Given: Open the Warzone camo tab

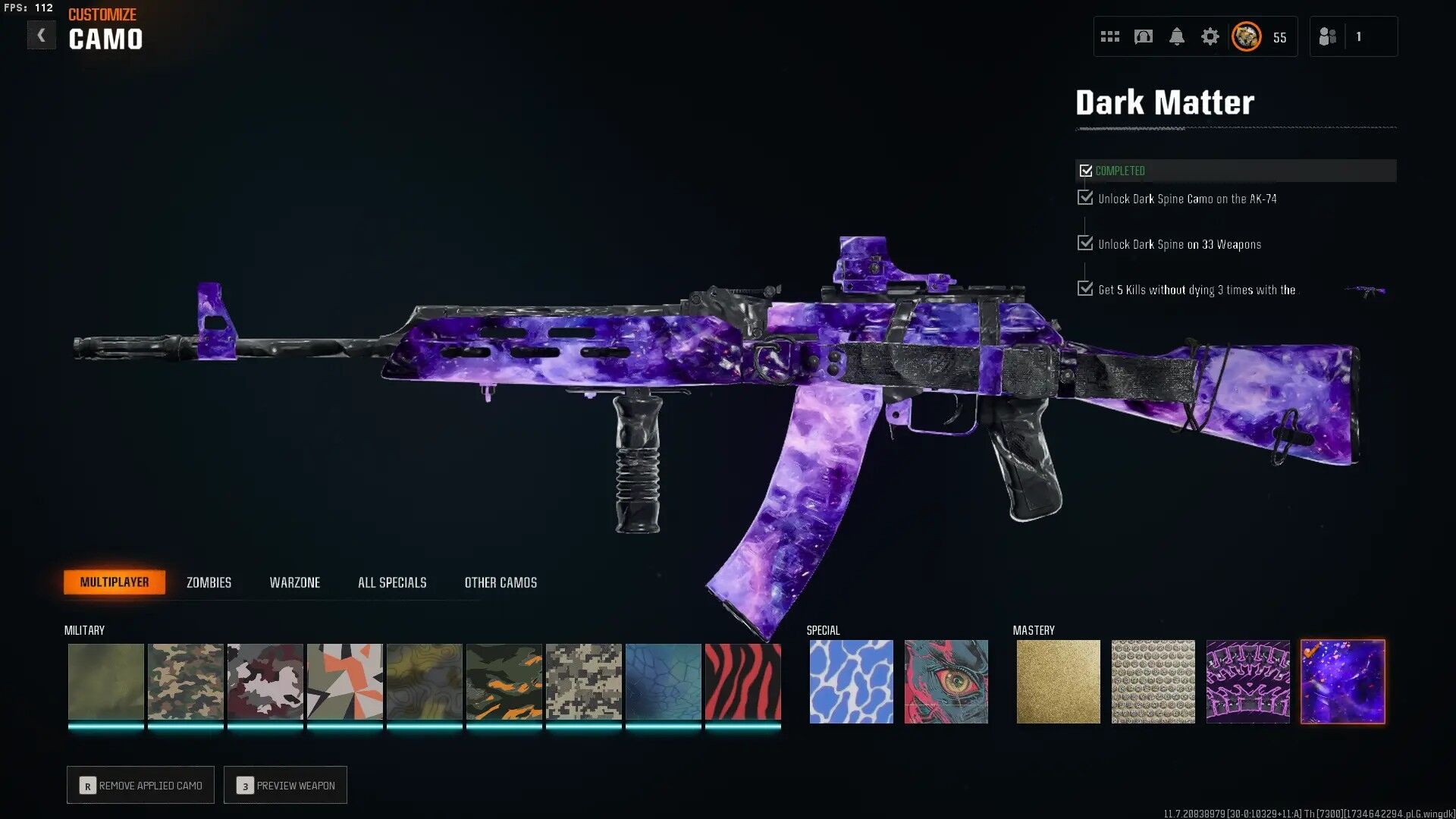Looking at the screenshot, I should (x=294, y=582).
